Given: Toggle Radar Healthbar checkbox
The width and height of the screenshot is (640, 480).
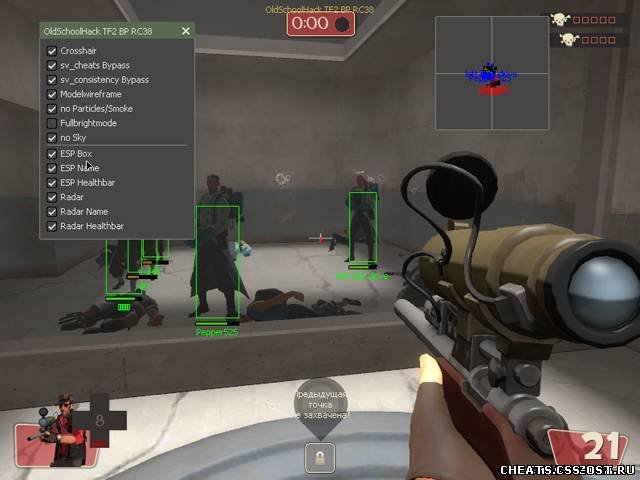Looking at the screenshot, I should 52,227.
